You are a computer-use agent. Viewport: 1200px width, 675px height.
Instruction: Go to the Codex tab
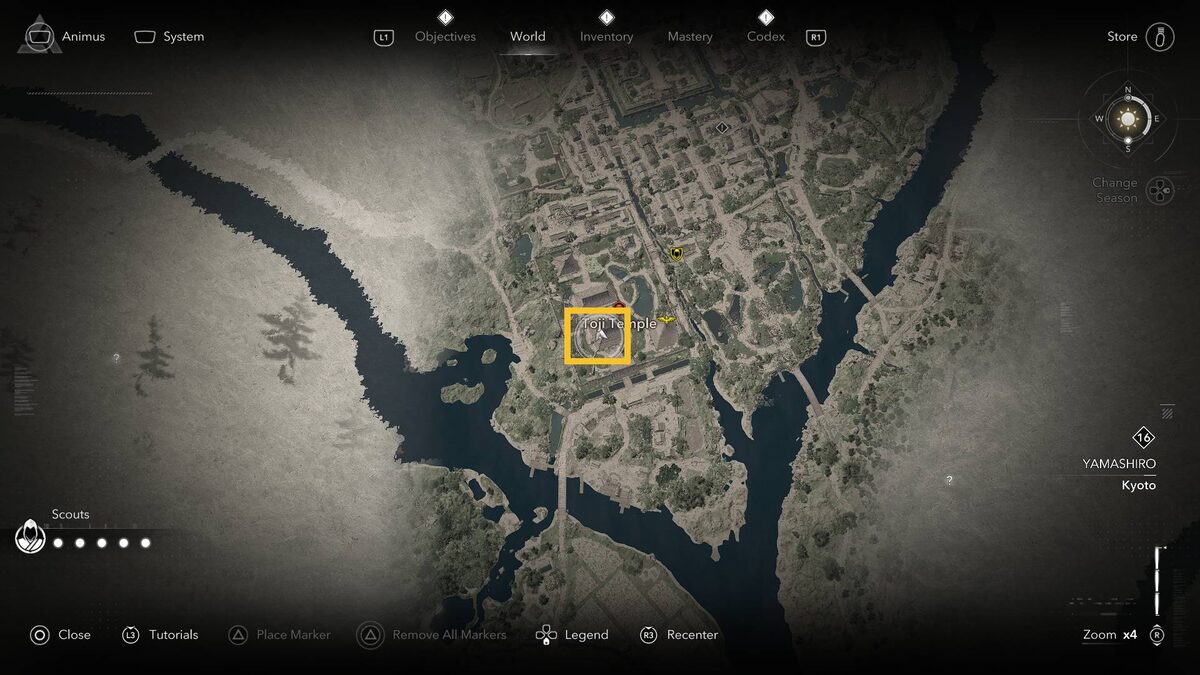[766, 37]
